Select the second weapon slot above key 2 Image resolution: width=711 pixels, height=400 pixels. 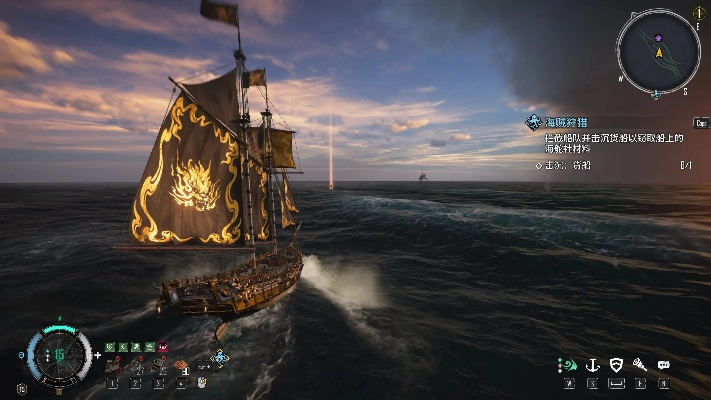pyautogui.click(x=136, y=367)
